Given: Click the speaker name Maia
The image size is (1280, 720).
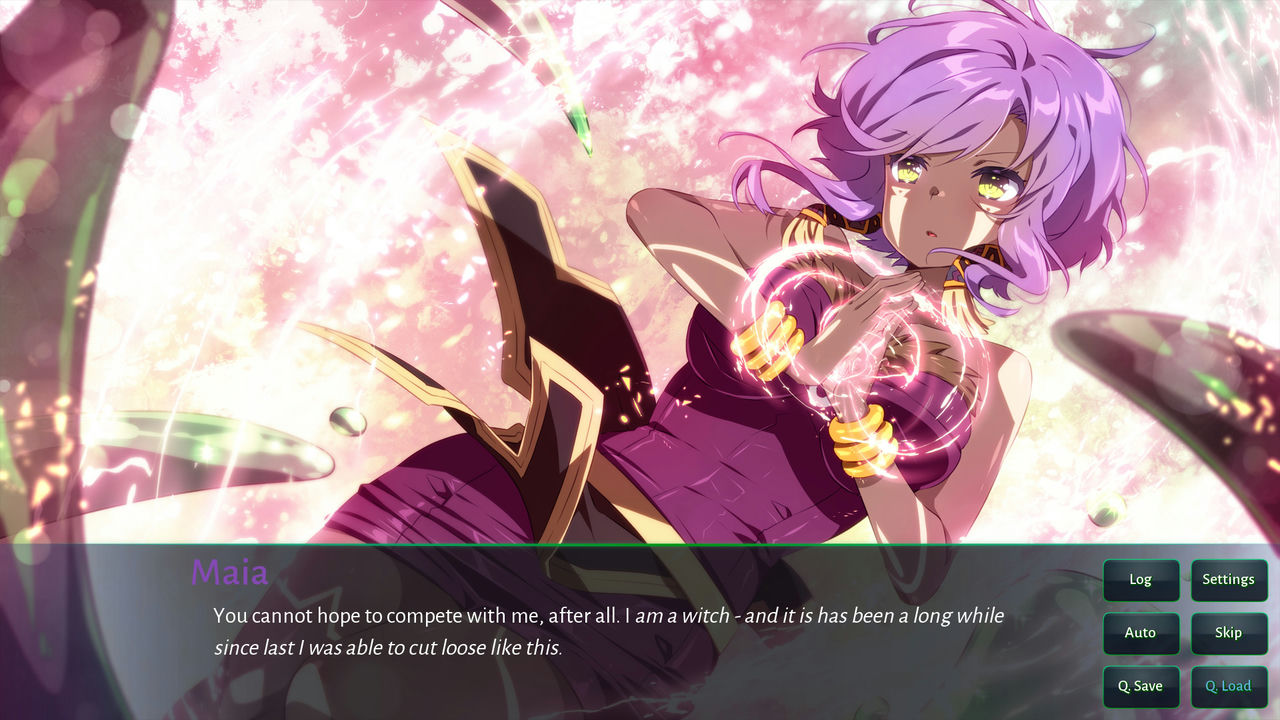Looking at the screenshot, I should pos(231,573).
